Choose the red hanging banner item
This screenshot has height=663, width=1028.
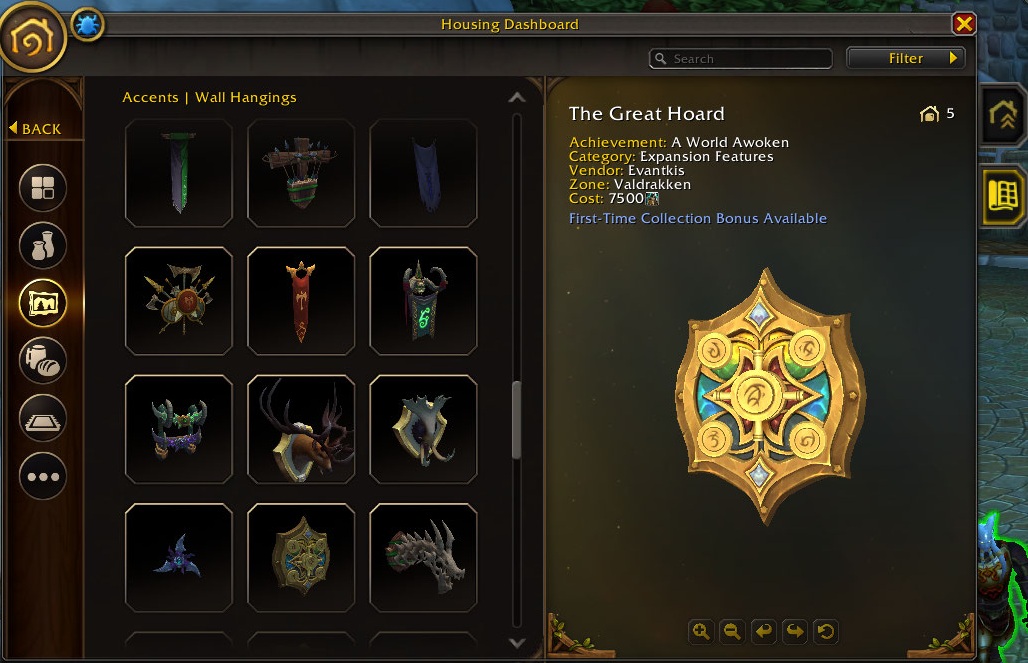click(x=301, y=301)
